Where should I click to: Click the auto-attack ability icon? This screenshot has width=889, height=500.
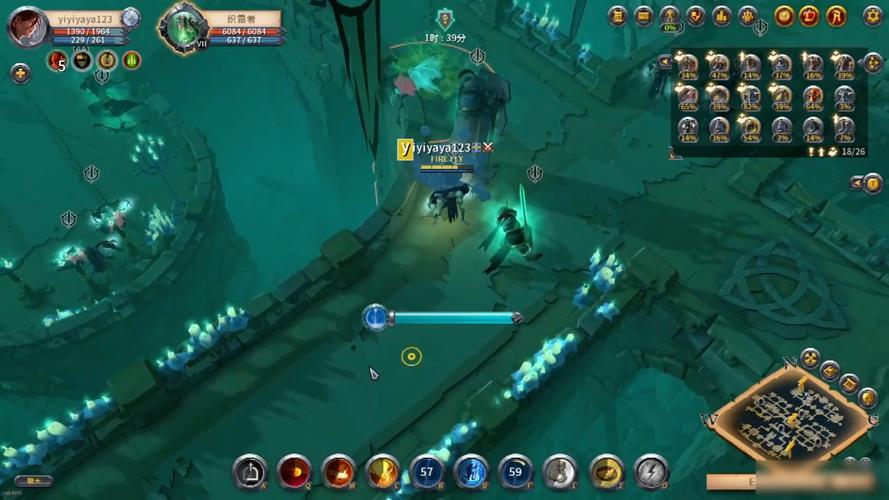250,471
